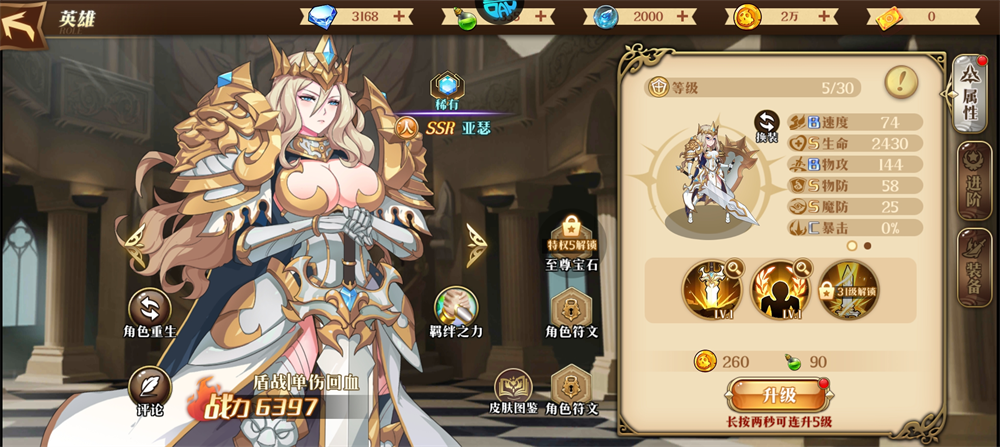
Task: Add more blue orb currency
Action: 683,16
